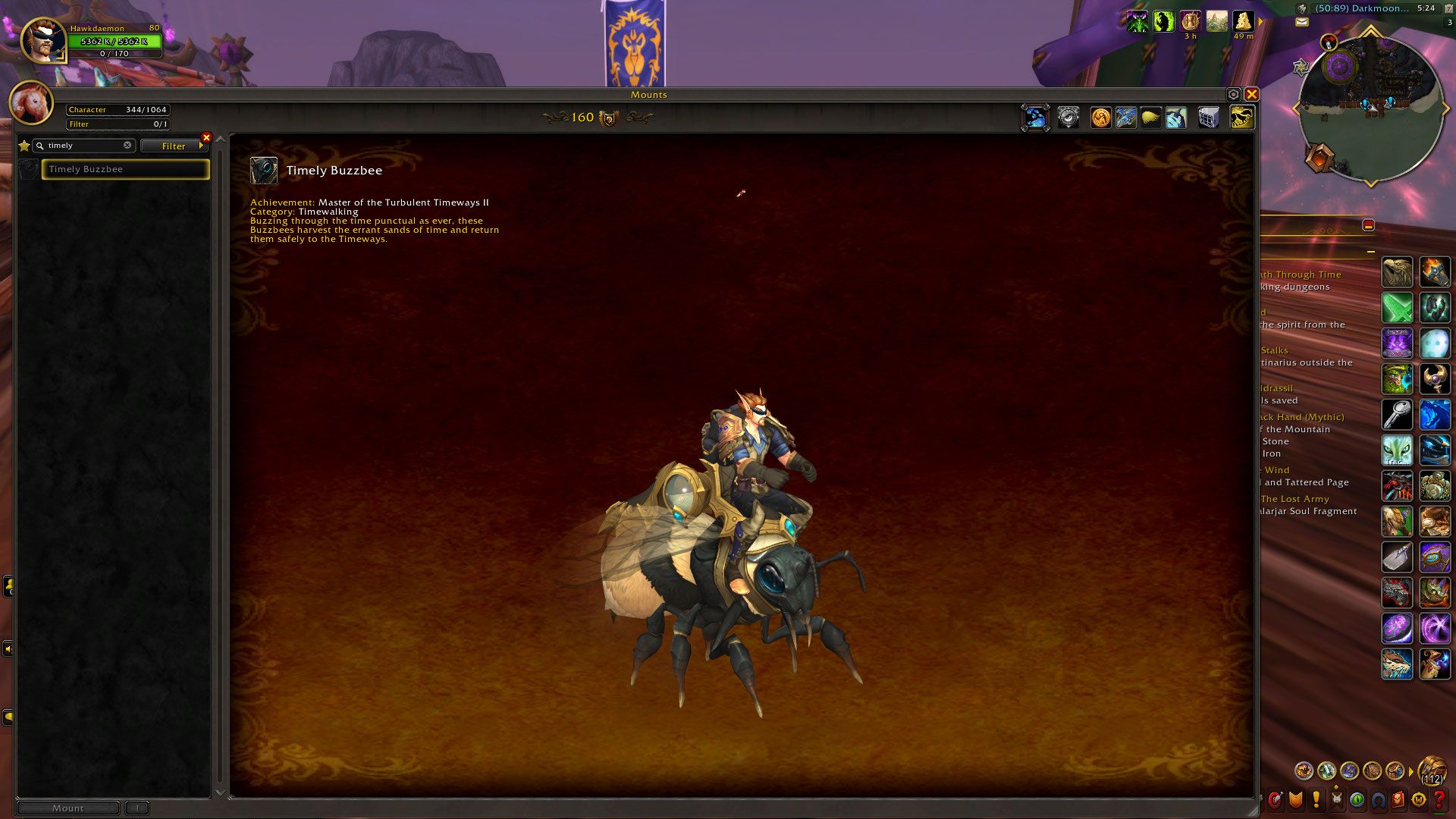
Task: Open the Mounts window gear settings
Action: click(1233, 95)
